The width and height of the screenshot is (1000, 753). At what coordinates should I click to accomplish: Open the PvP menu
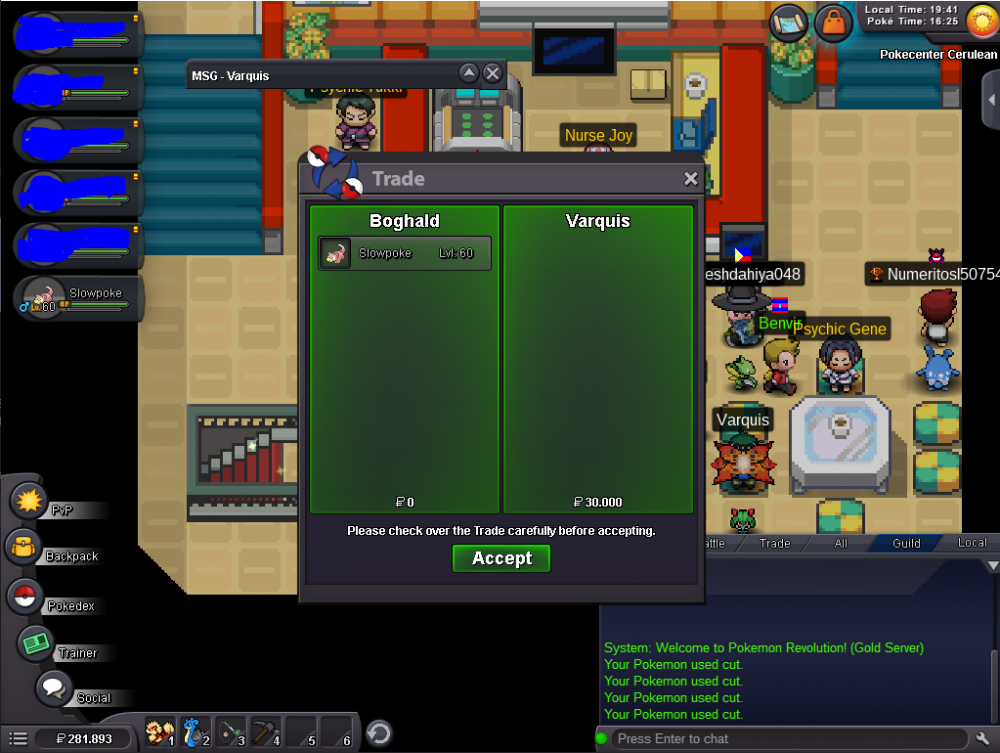point(30,499)
